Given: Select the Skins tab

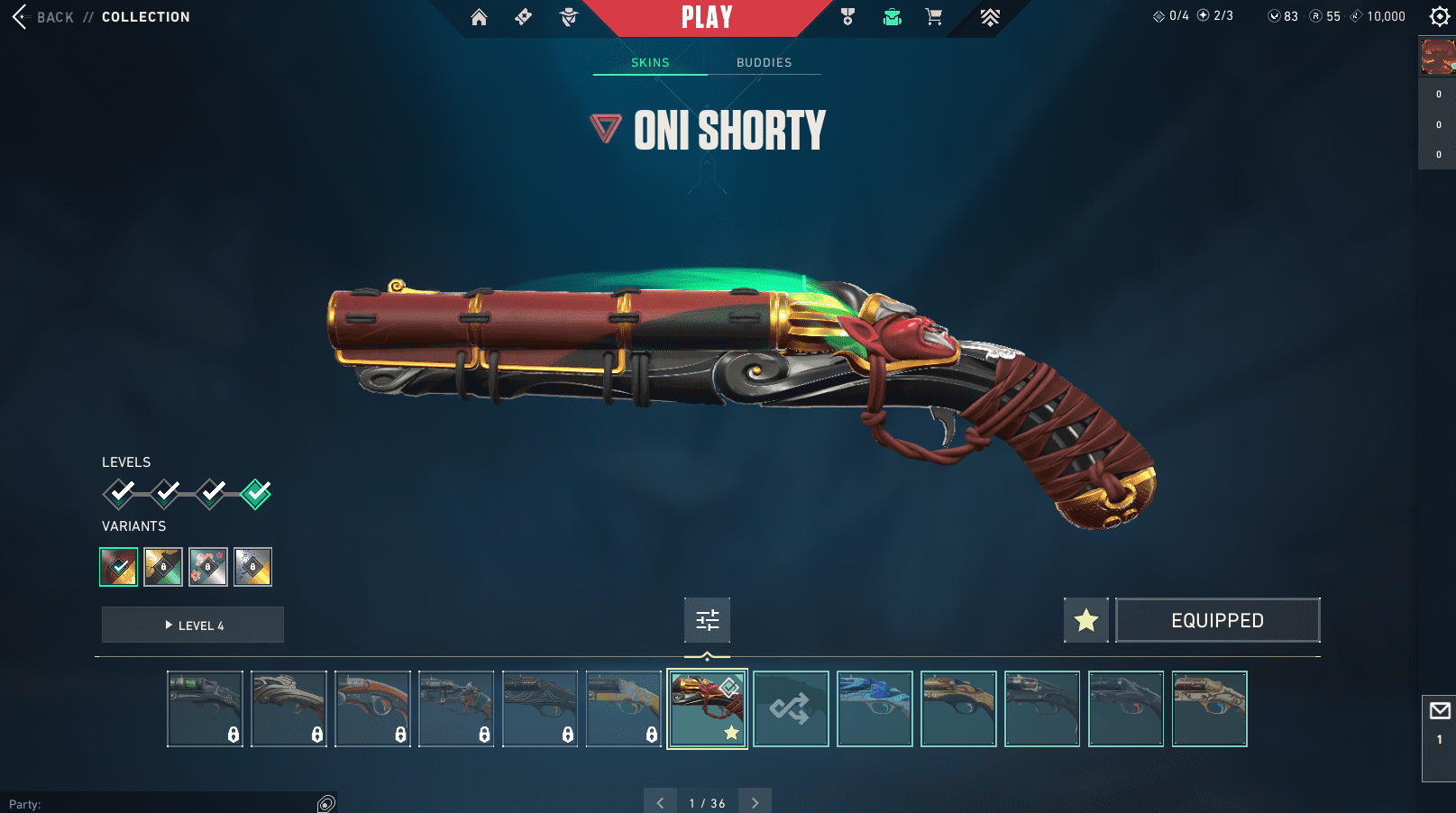Looking at the screenshot, I should [650, 62].
